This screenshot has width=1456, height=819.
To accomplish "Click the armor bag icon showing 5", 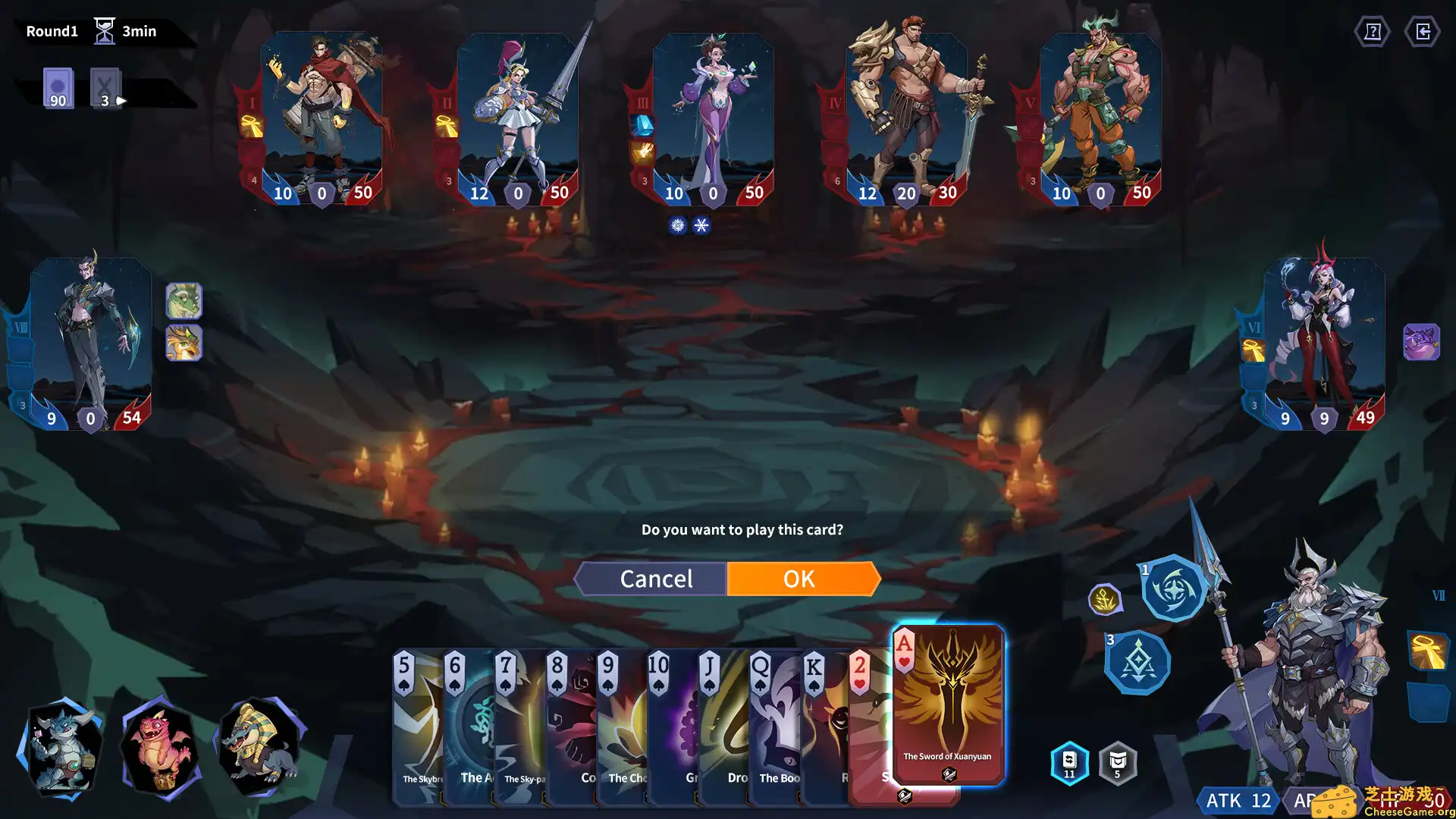I will pos(1117,763).
